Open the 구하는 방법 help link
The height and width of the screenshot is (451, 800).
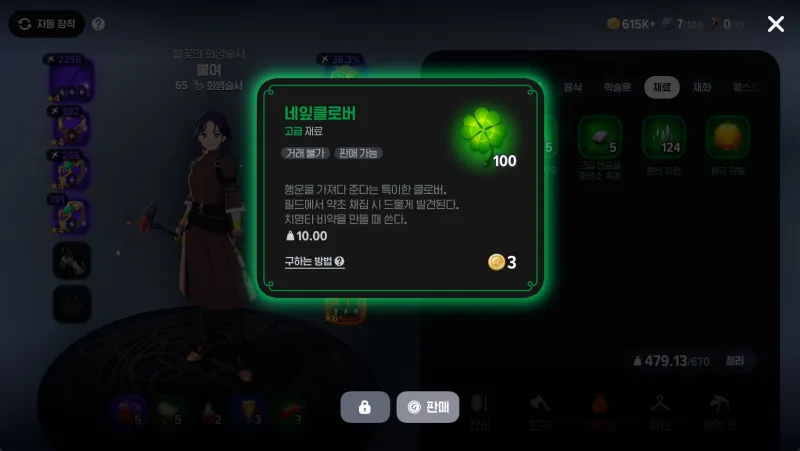[314, 262]
